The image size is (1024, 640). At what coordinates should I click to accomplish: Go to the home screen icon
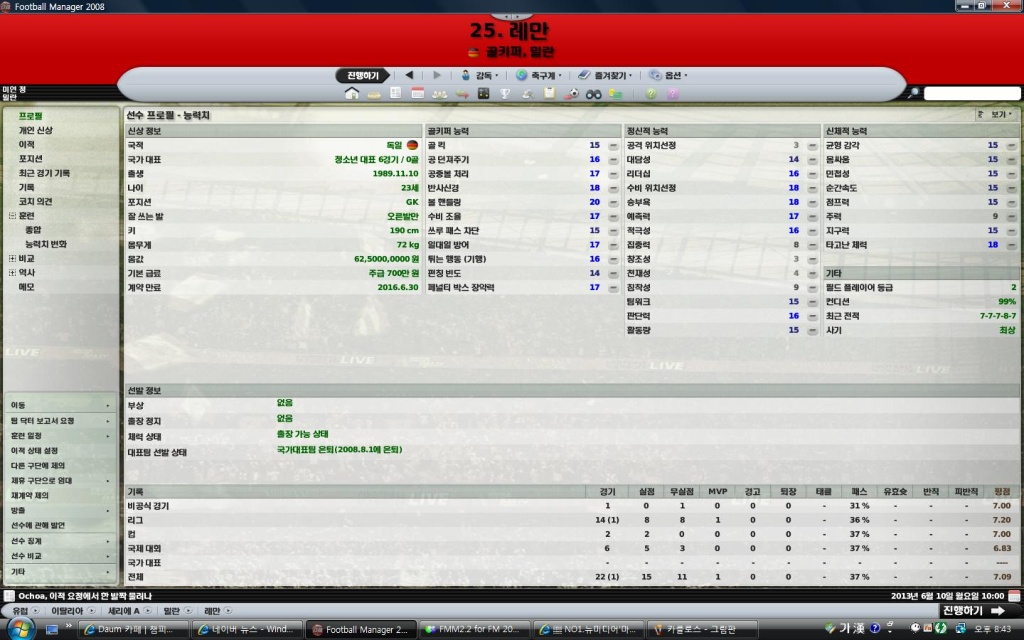(351, 93)
